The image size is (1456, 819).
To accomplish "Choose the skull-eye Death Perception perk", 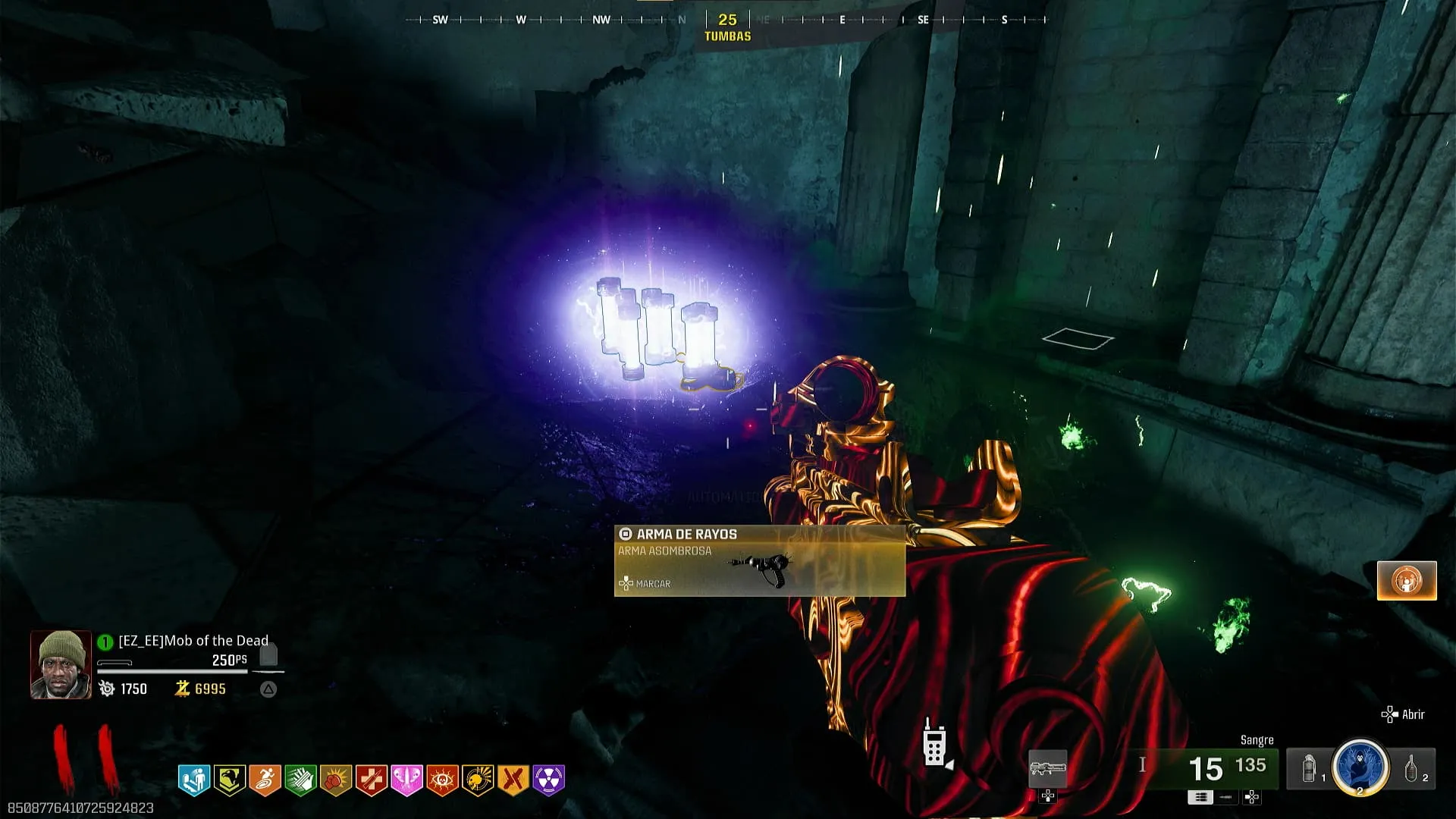I will coord(442,779).
